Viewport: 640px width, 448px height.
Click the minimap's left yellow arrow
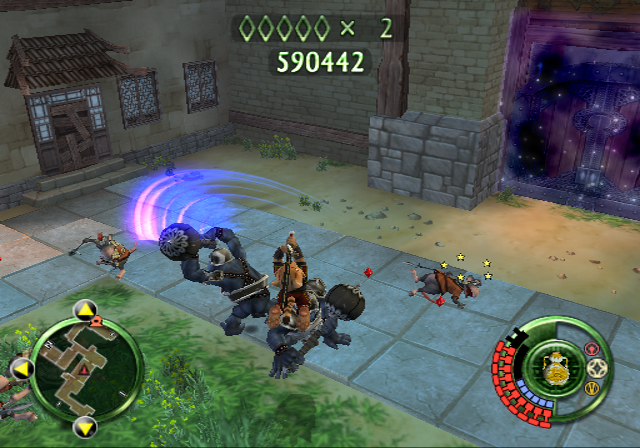[x=21, y=367]
